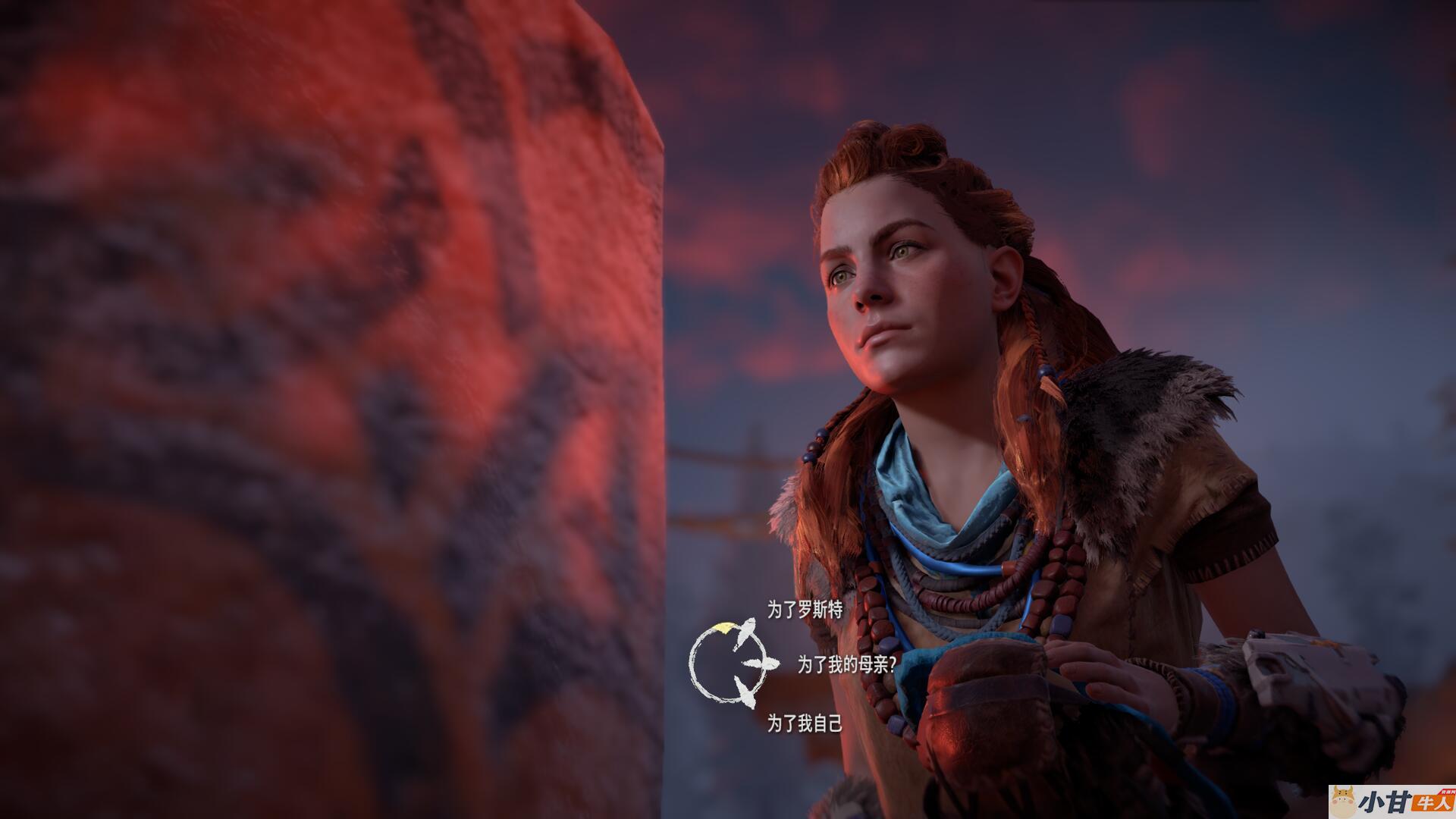The height and width of the screenshot is (819, 1456).
Task: Select the dialogue option 为了我的母亲?
Action: pyautogui.click(x=846, y=665)
